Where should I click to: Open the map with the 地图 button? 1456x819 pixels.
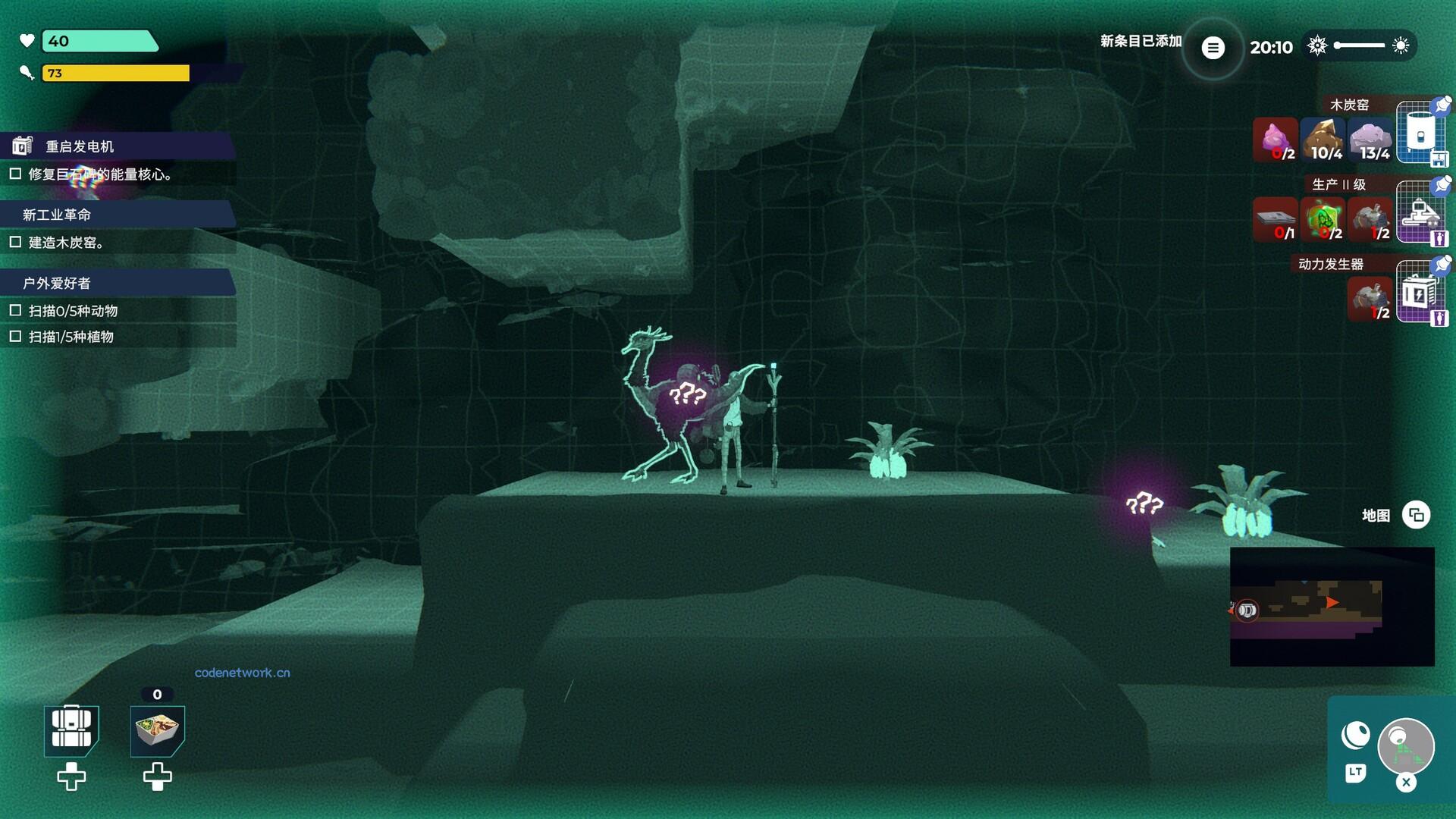click(1415, 515)
